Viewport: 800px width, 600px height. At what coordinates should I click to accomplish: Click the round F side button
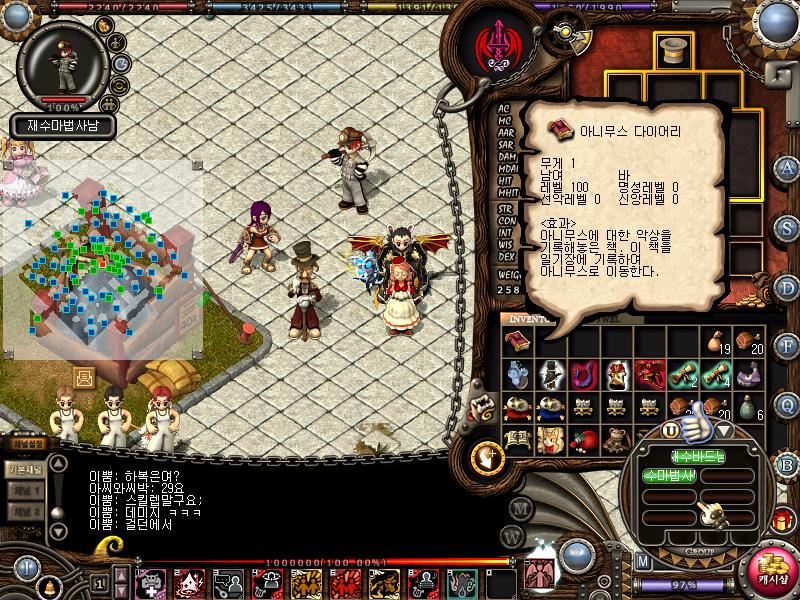pyautogui.click(x=788, y=346)
